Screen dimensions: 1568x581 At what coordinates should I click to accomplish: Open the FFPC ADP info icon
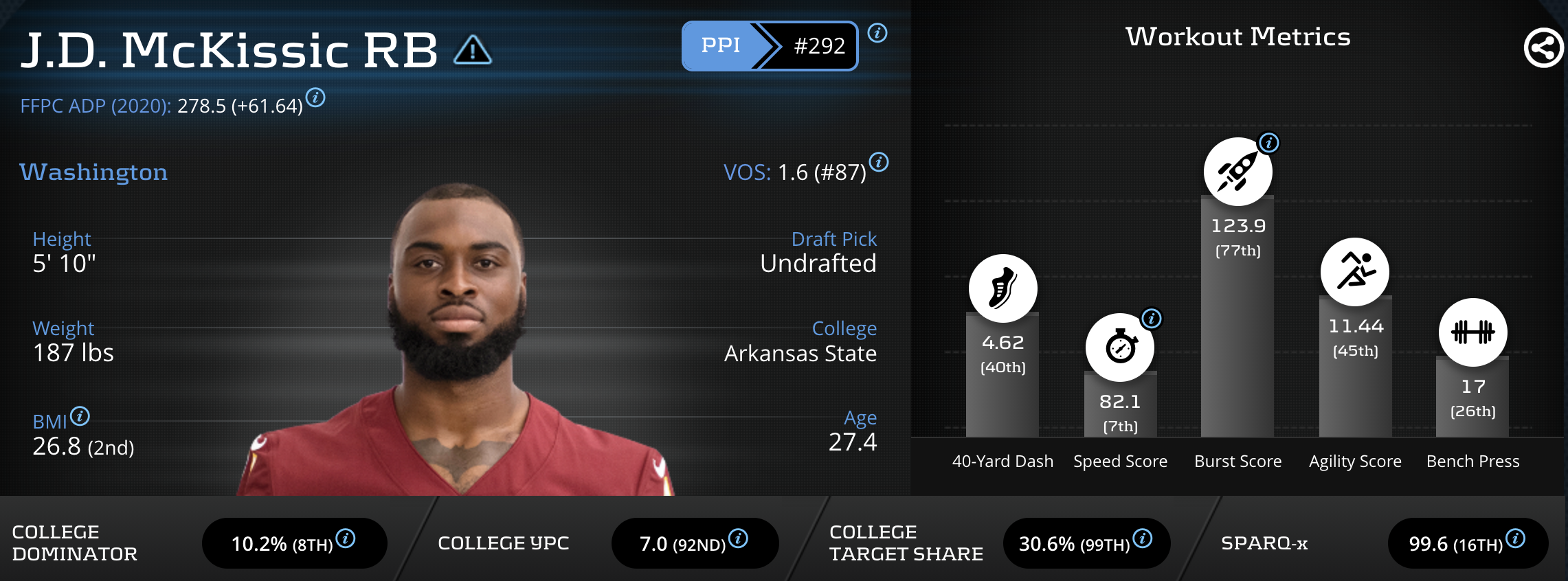pos(315,98)
